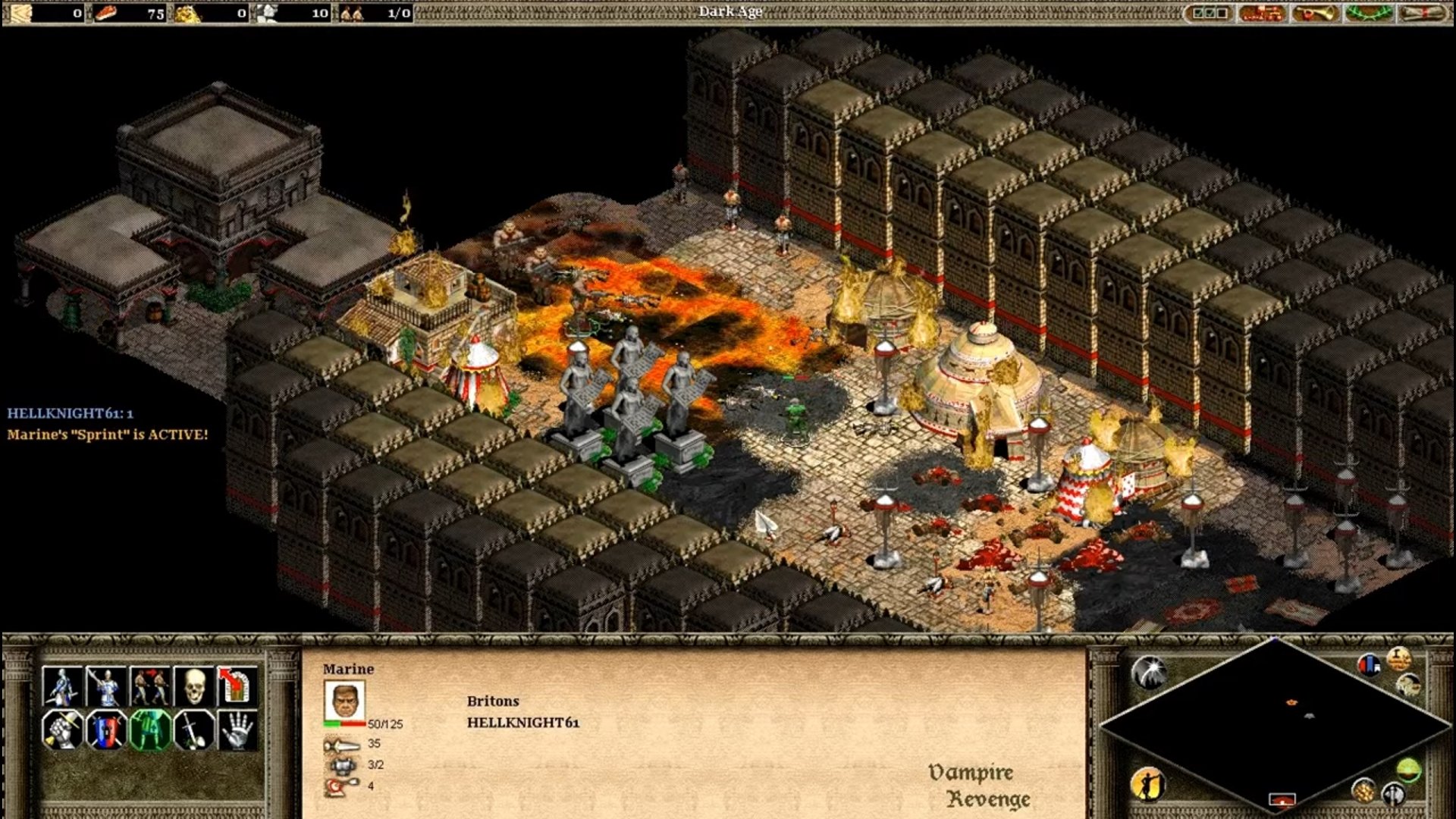
Task: Click the pointing figure button beside minimap
Action: click(1148, 784)
